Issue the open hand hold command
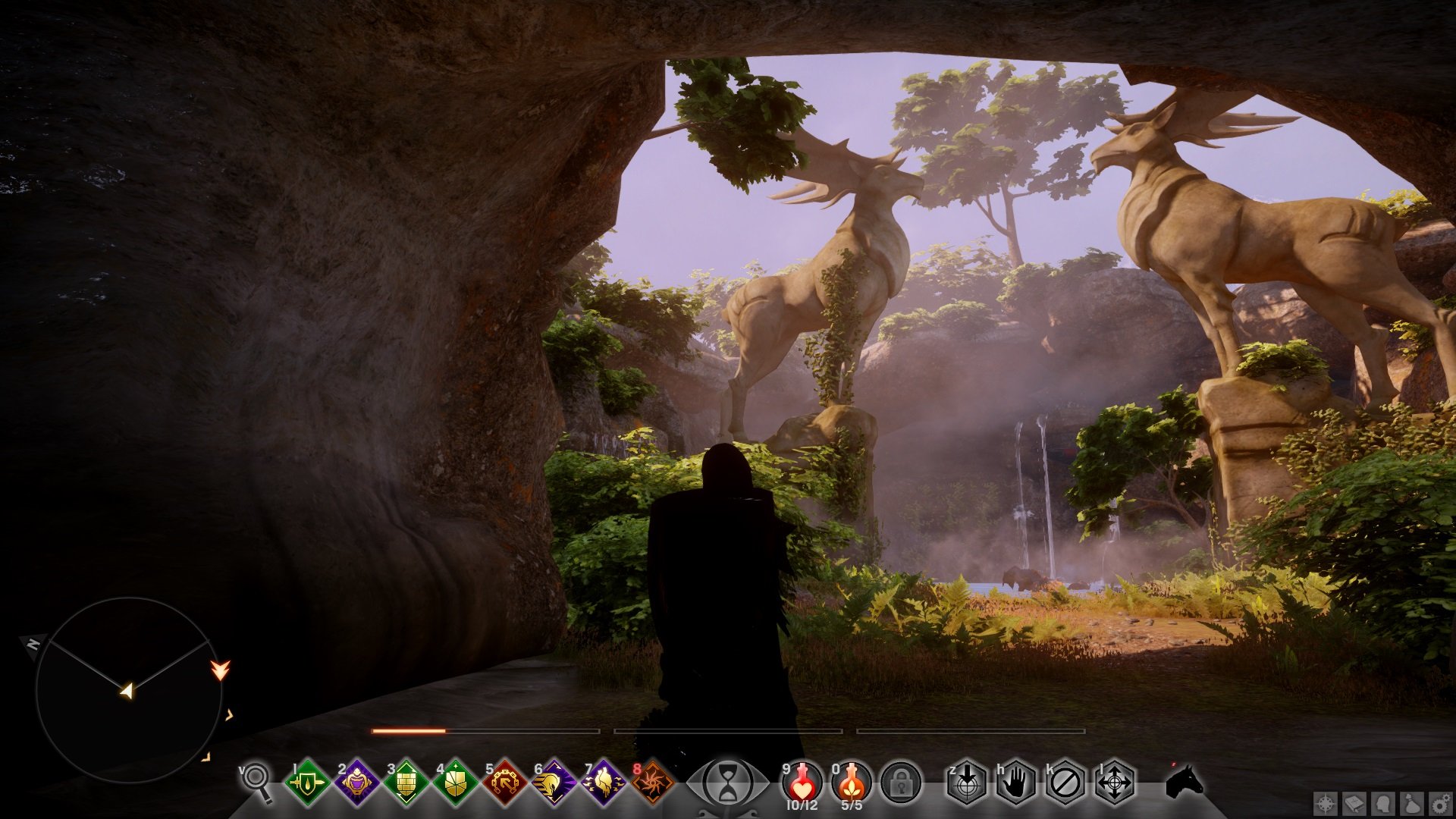This screenshot has width=1456, height=819. pyautogui.click(x=1016, y=783)
